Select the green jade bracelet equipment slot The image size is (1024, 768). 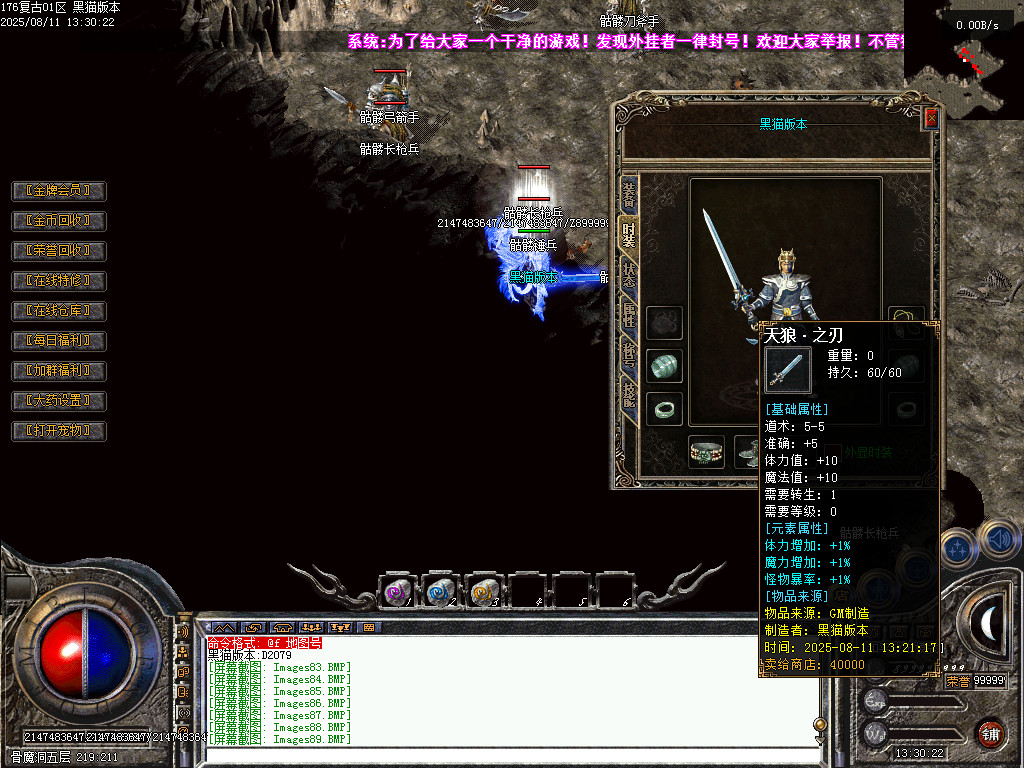[664, 366]
